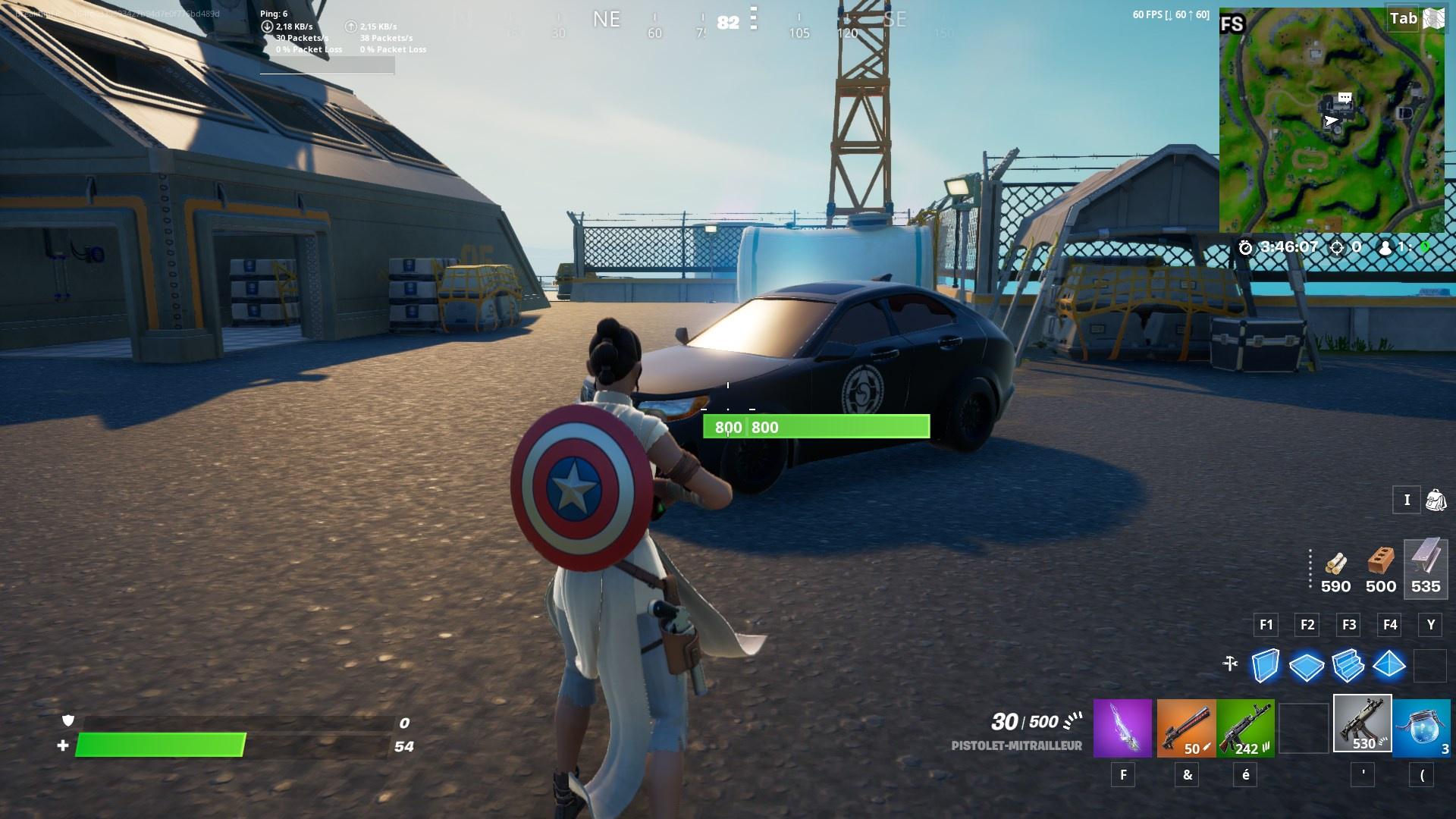Select the floor build piece icon
The width and height of the screenshot is (1456, 819).
coord(1307,666)
